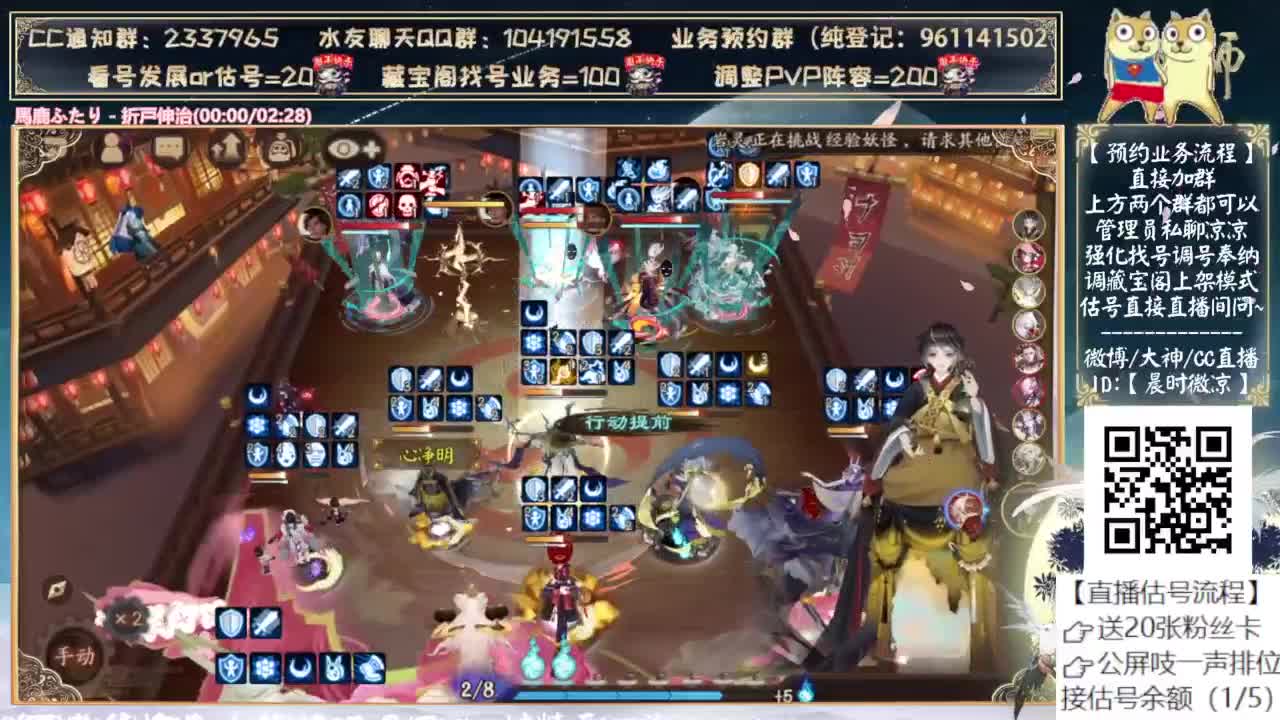1280x720 pixels.
Task: Open the compass icon near bottom-left
Action: click(57, 589)
